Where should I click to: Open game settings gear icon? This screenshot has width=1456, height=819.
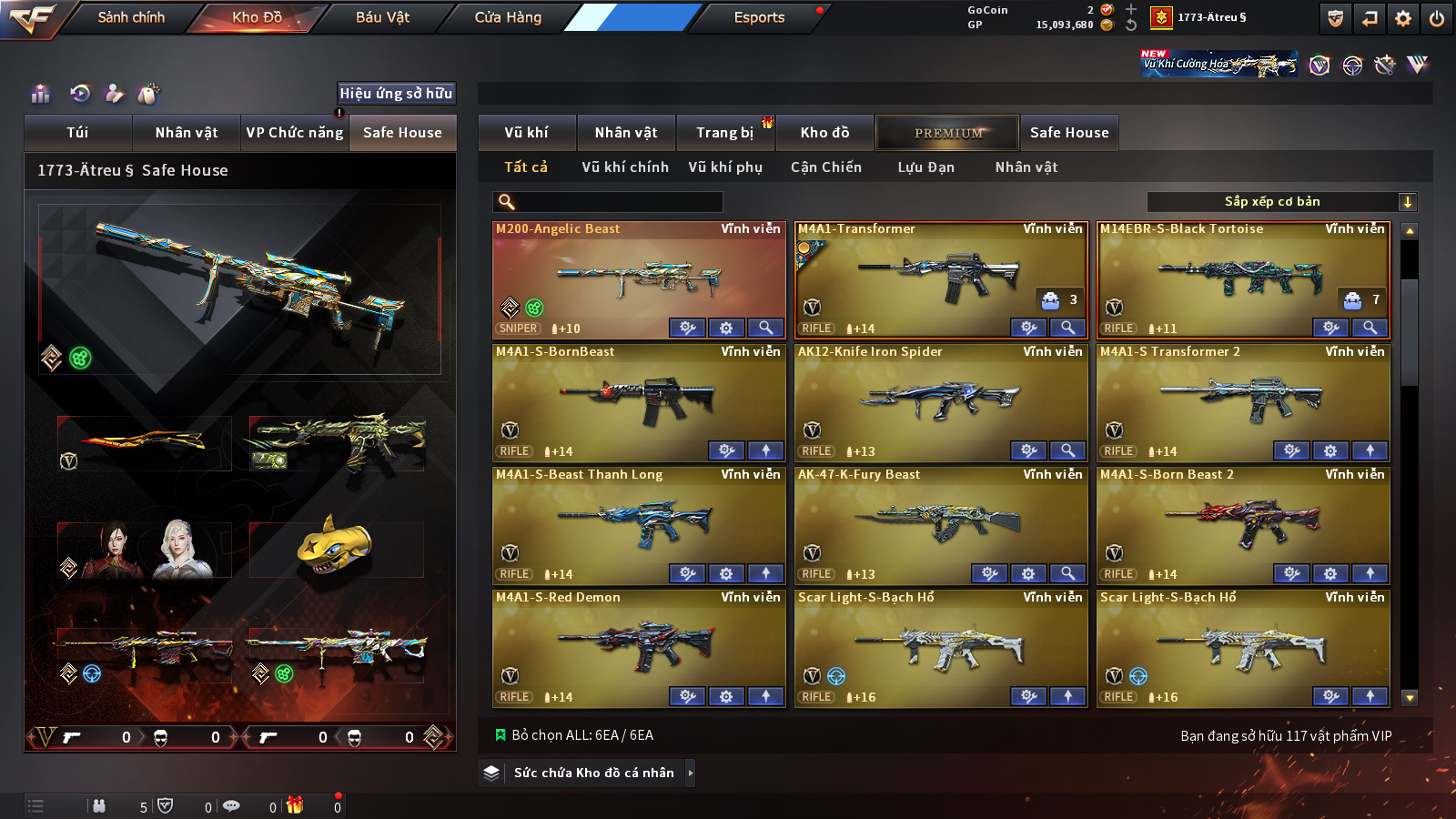pos(1403,18)
